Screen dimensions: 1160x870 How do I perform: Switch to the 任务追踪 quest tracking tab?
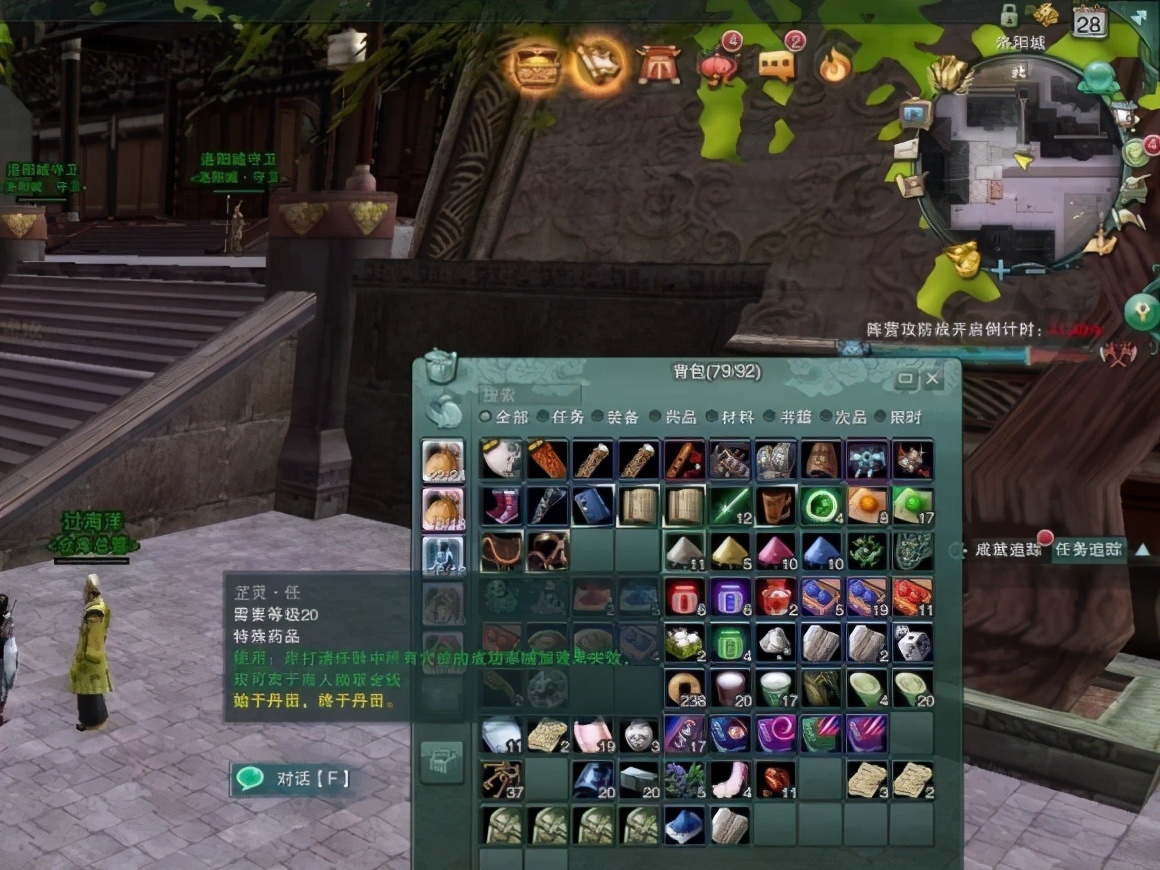pos(1088,549)
